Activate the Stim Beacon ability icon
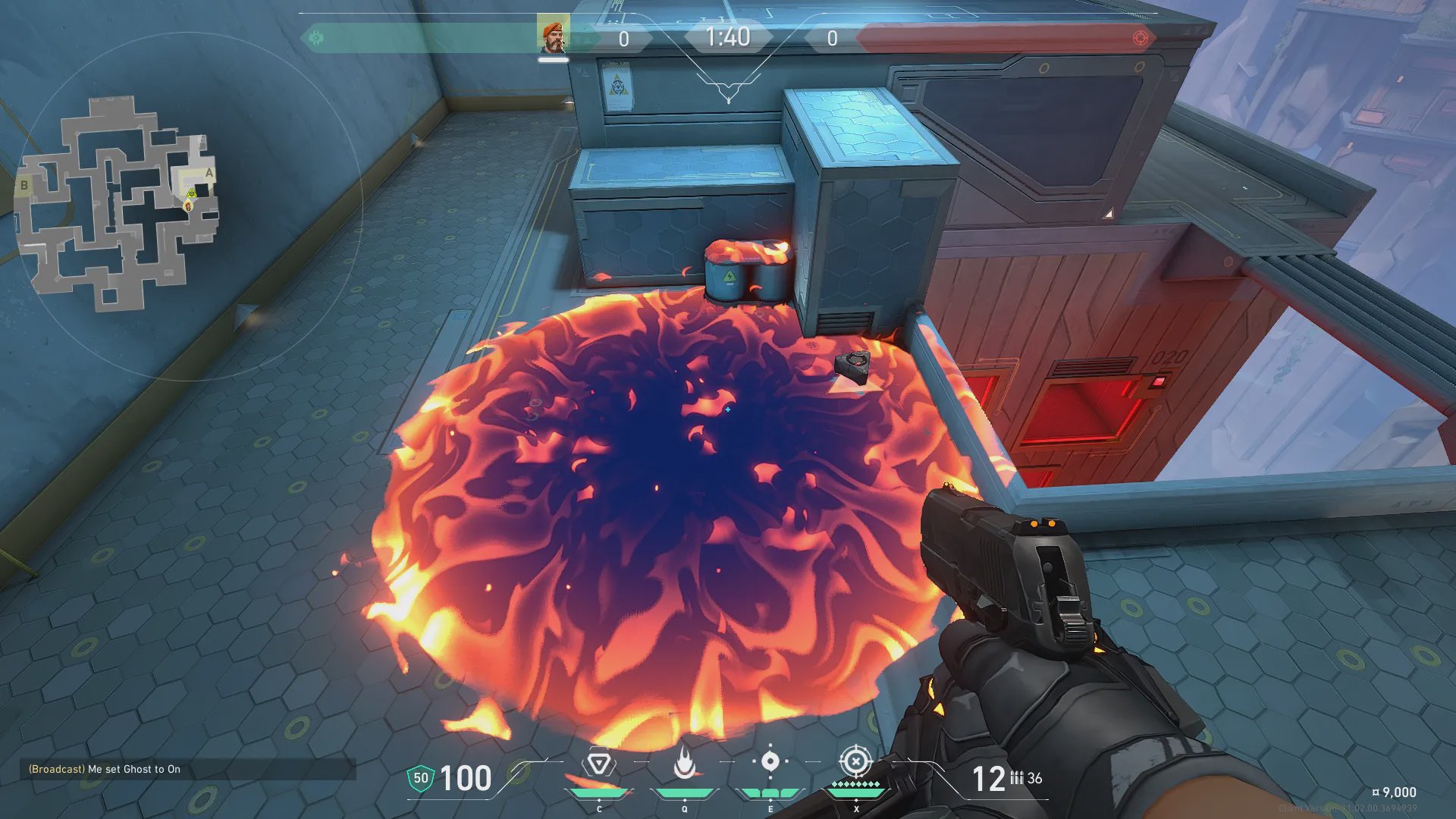 click(x=599, y=764)
